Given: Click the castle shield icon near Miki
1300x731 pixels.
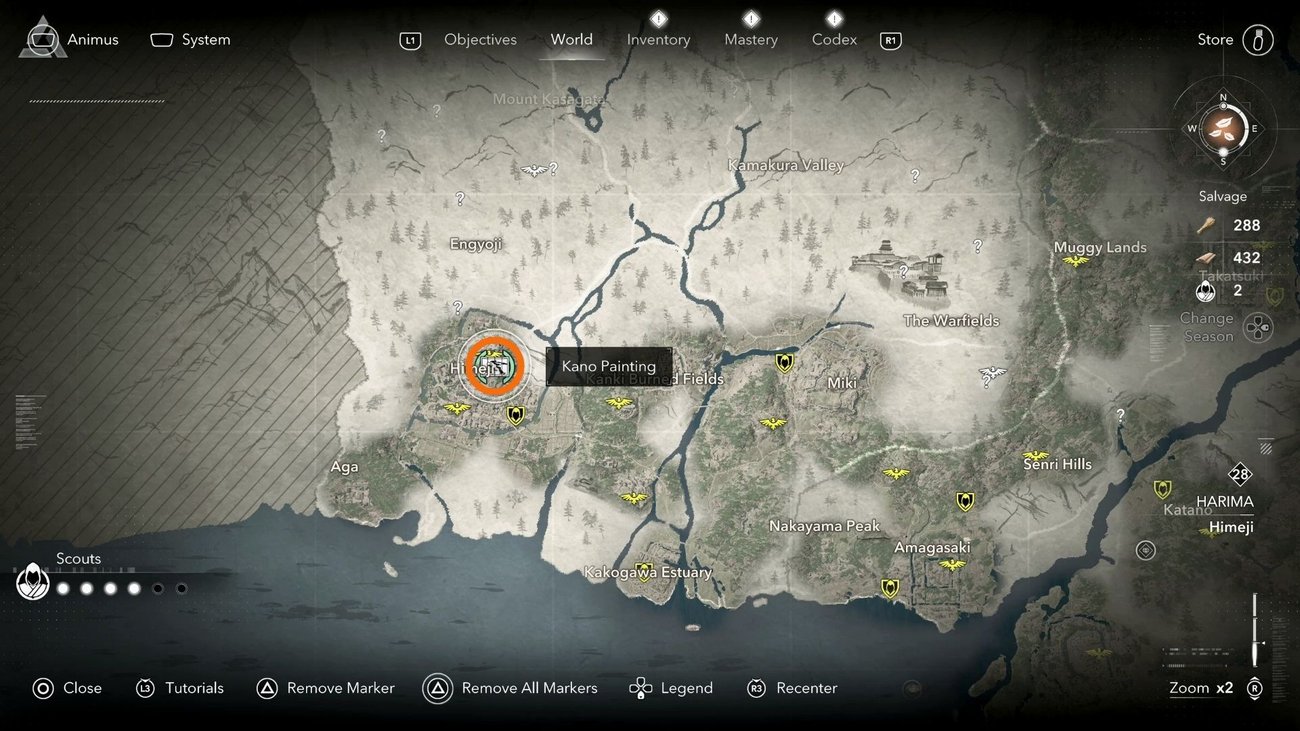Looking at the screenshot, I should [784, 364].
